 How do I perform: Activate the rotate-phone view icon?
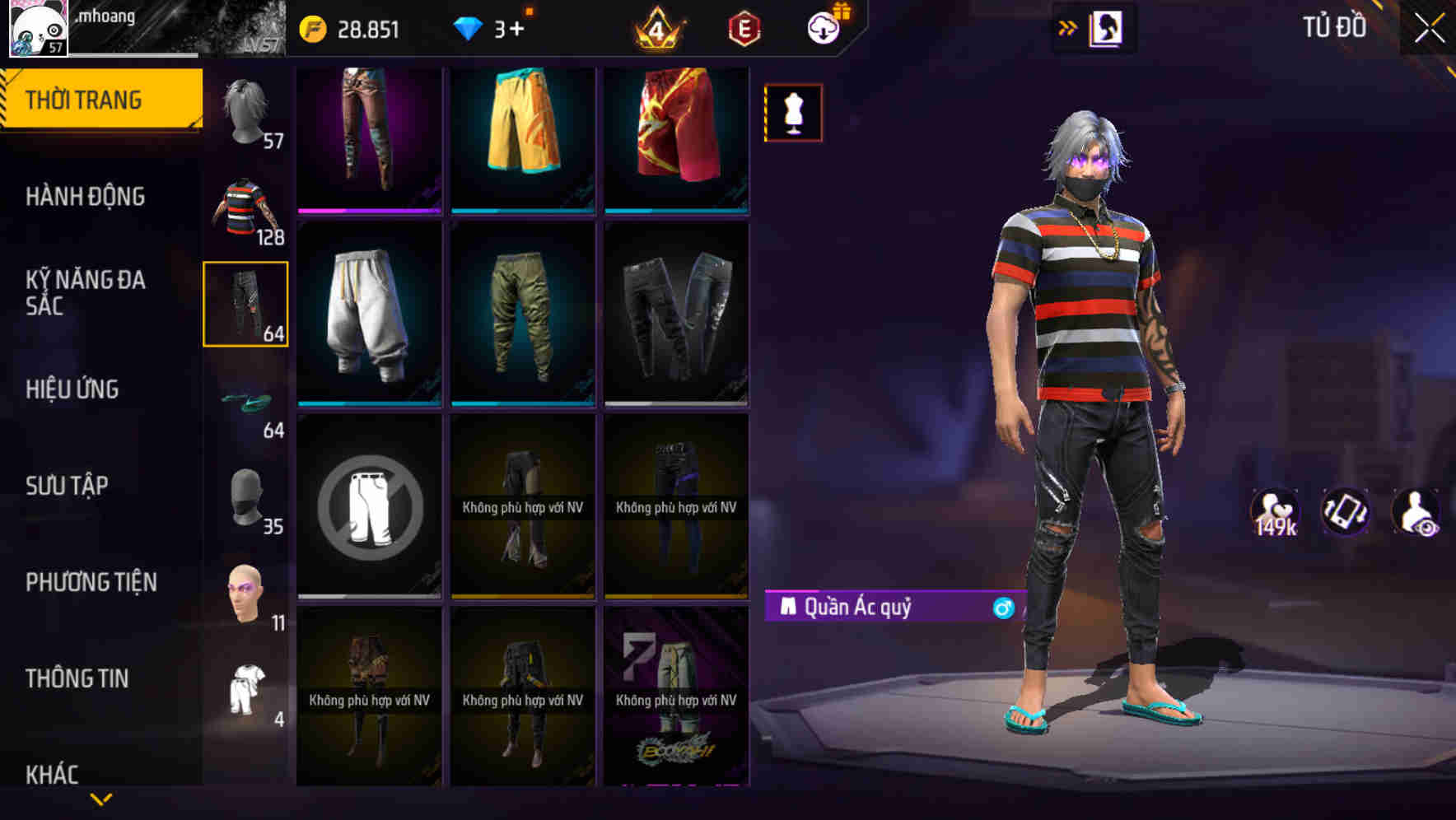click(x=1346, y=513)
